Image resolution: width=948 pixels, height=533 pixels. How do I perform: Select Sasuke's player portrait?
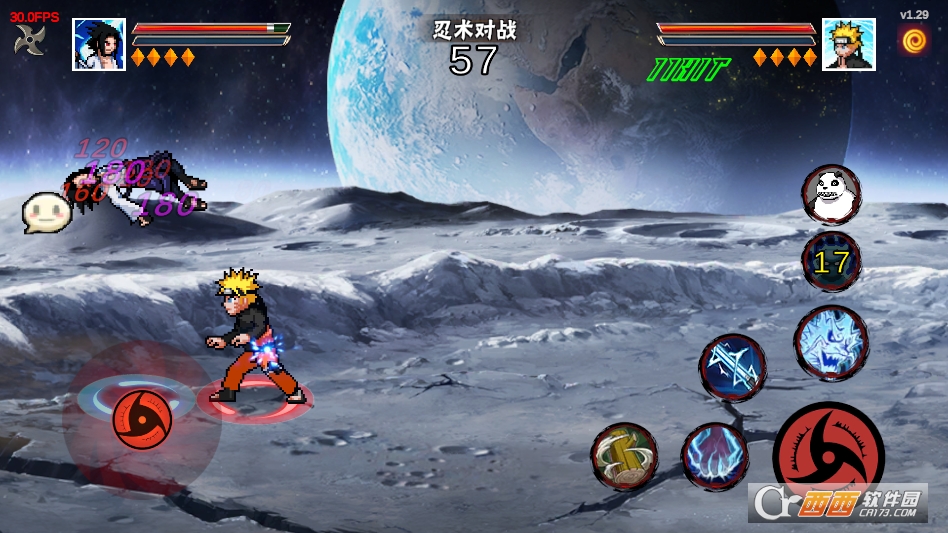tap(99, 44)
